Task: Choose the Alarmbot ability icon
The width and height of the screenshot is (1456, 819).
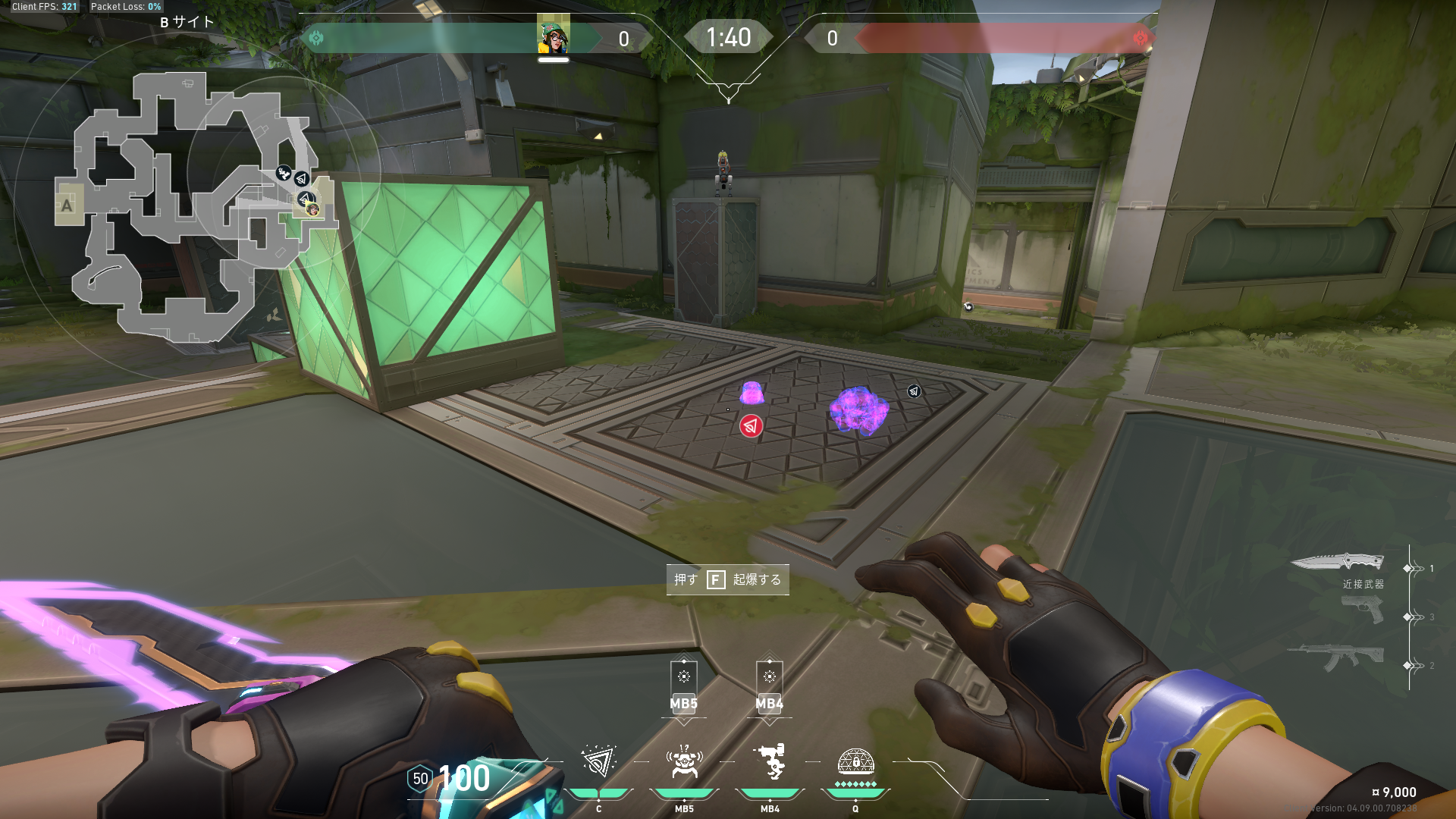Action: click(684, 761)
